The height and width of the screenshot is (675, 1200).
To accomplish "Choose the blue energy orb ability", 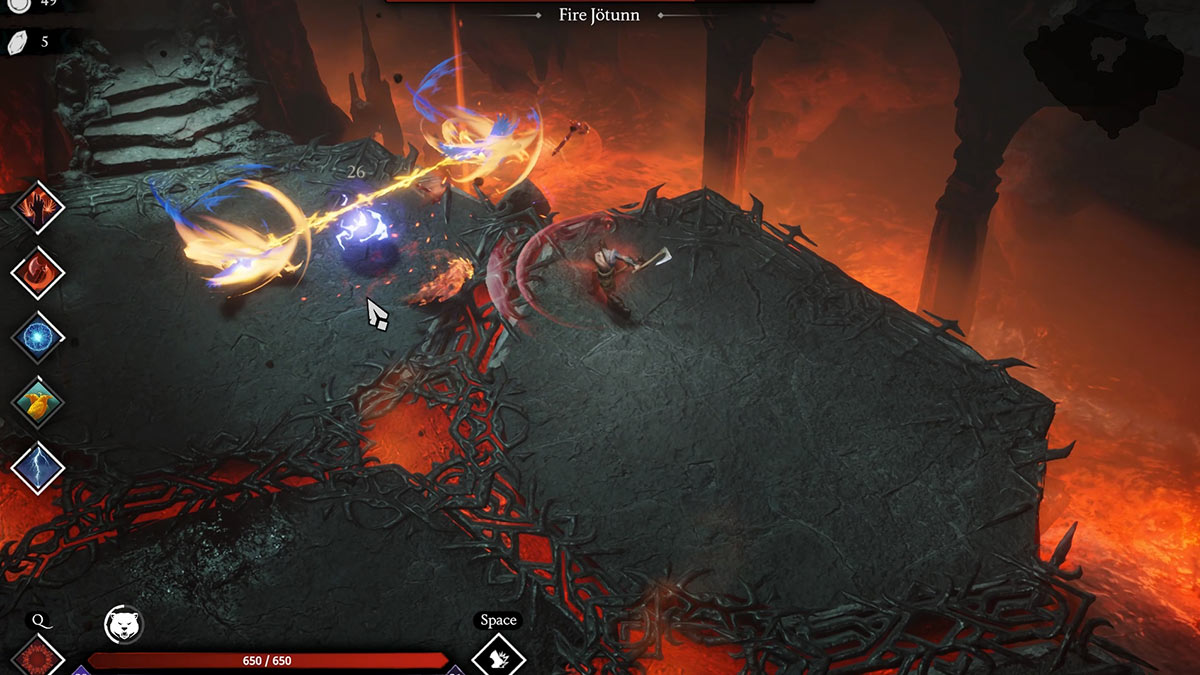I will (x=38, y=337).
